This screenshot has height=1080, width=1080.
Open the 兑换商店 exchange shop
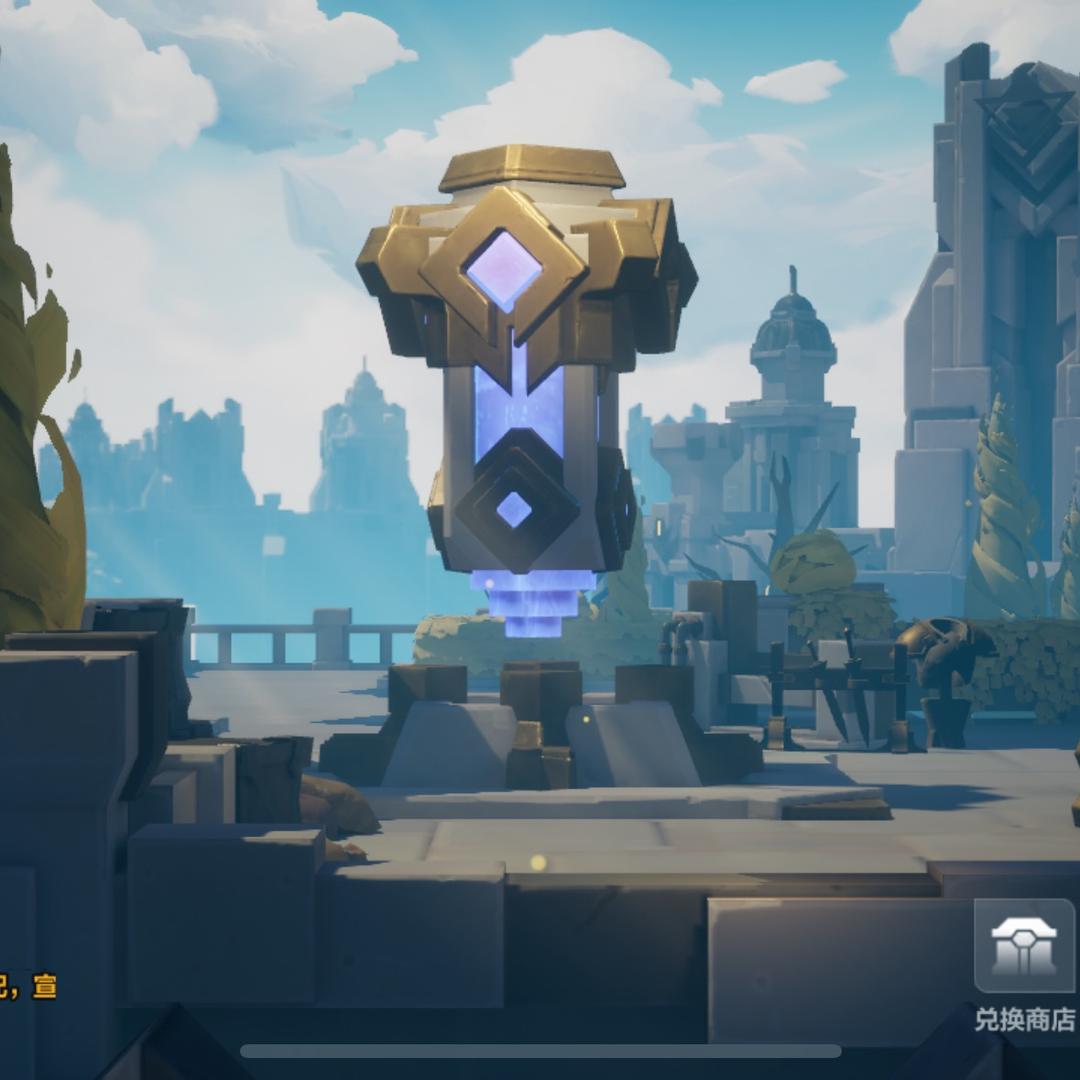[1024, 948]
